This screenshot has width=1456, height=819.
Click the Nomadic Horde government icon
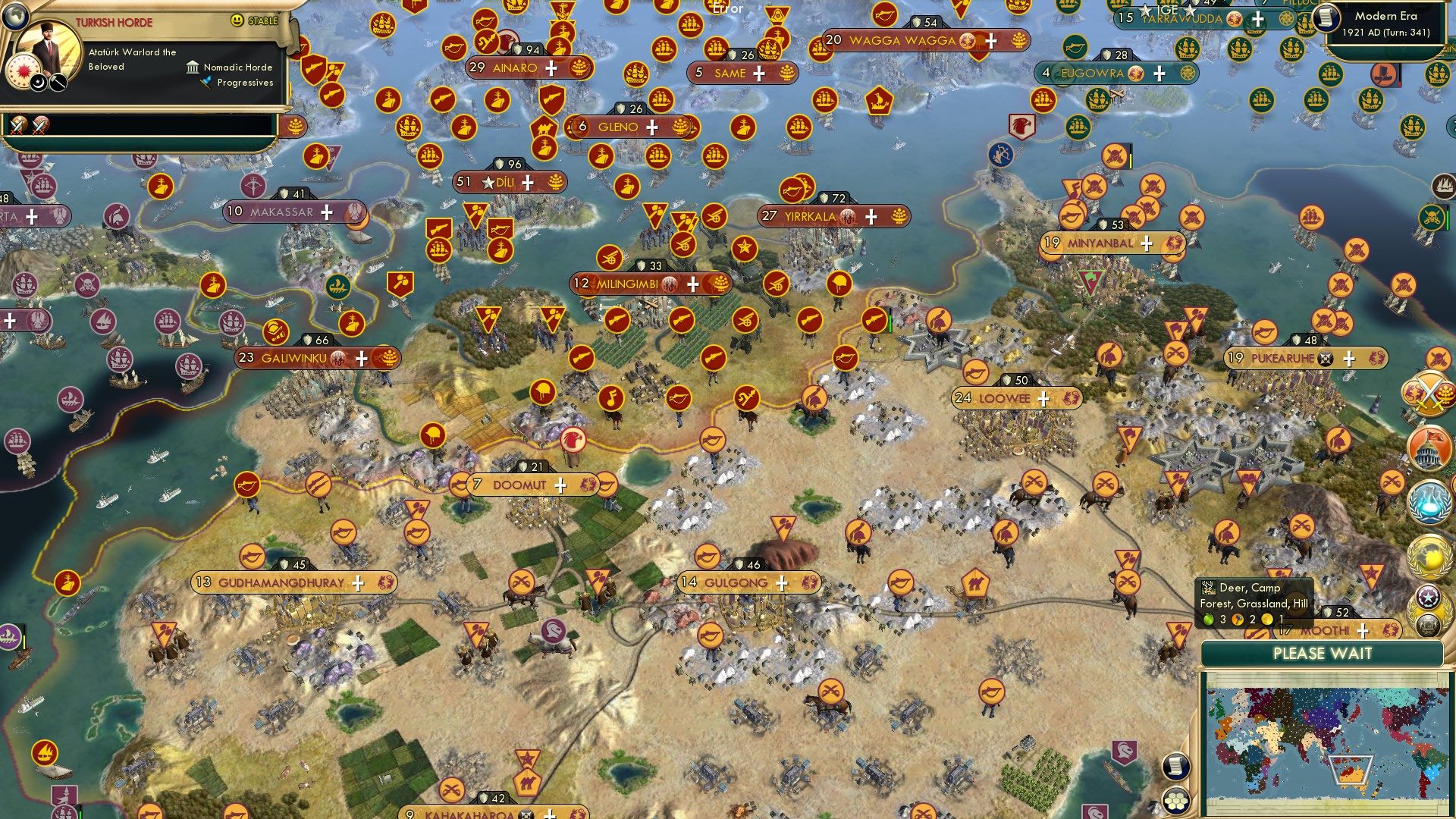tap(192, 68)
